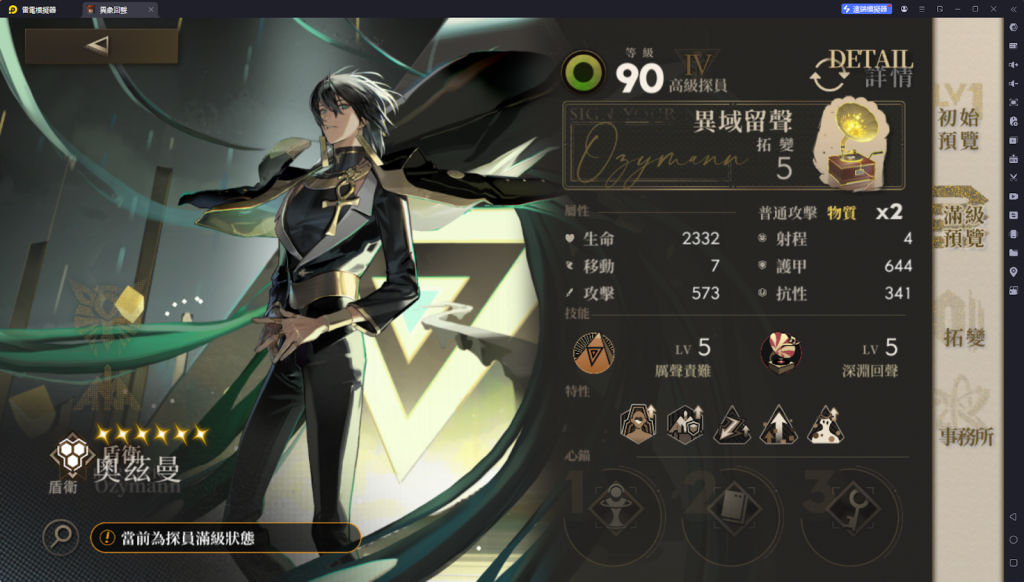The width and height of the screenshot is (1024, 582).
Task: Inspect the trait icon with upward arrow
Action: tap(779, 425)
